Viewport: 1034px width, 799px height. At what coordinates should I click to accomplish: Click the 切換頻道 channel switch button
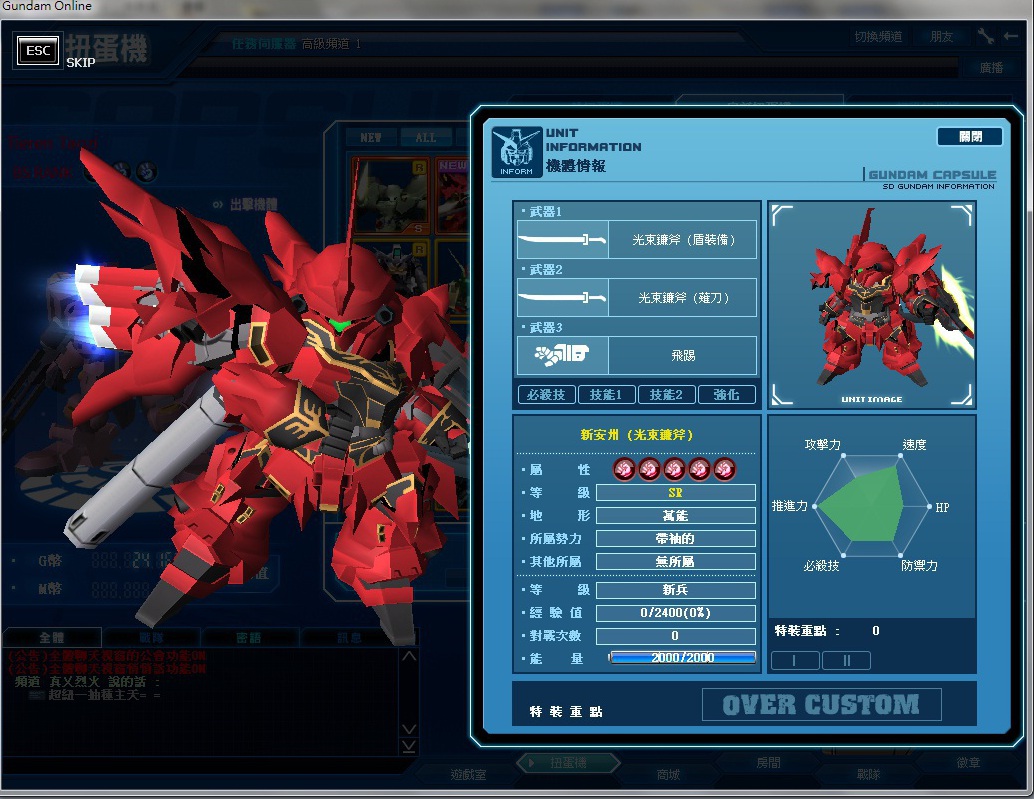pyautogui.click(x=878, y=37)
